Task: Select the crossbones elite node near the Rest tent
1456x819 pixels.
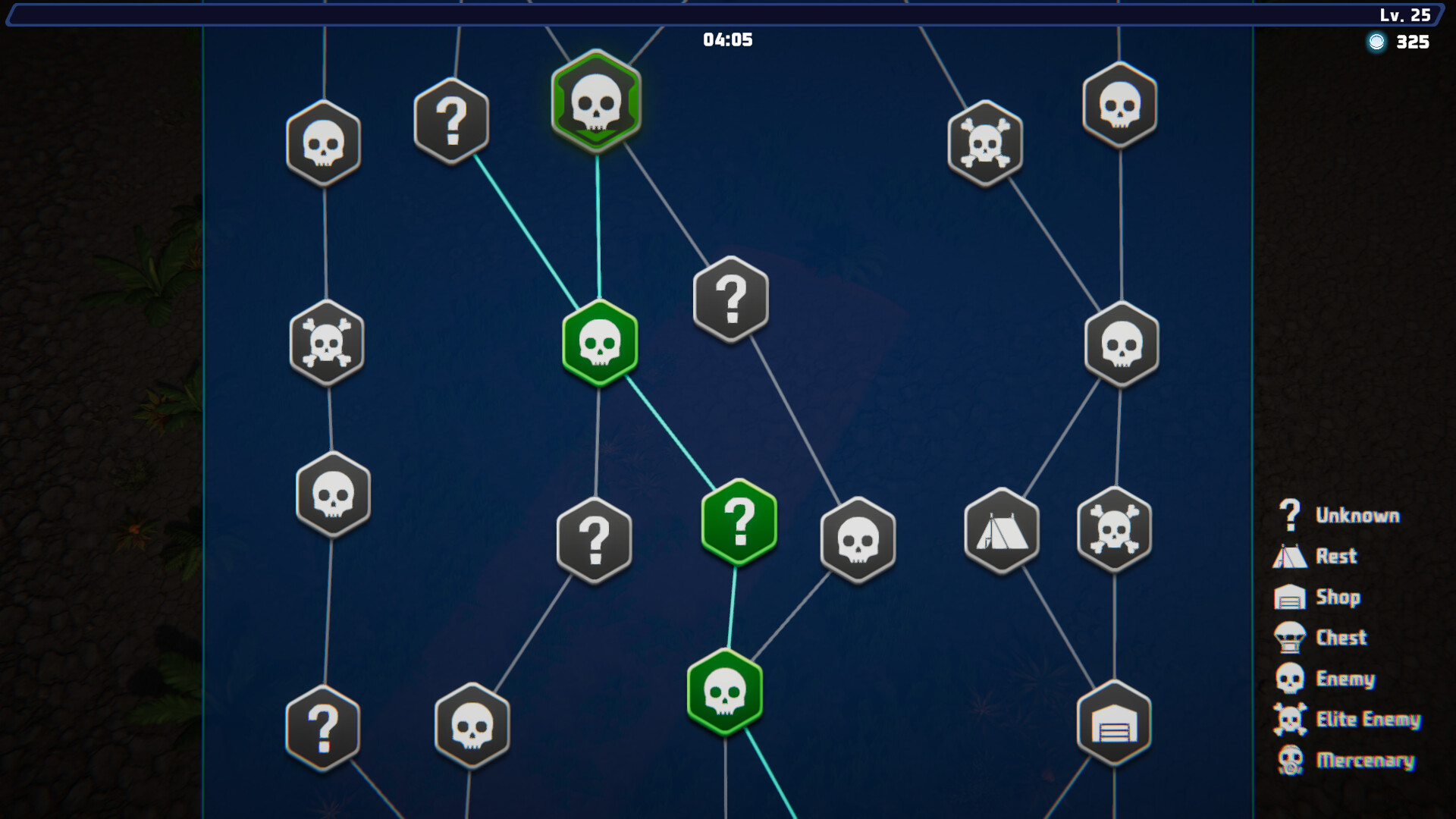Action: click(1115, 532)
